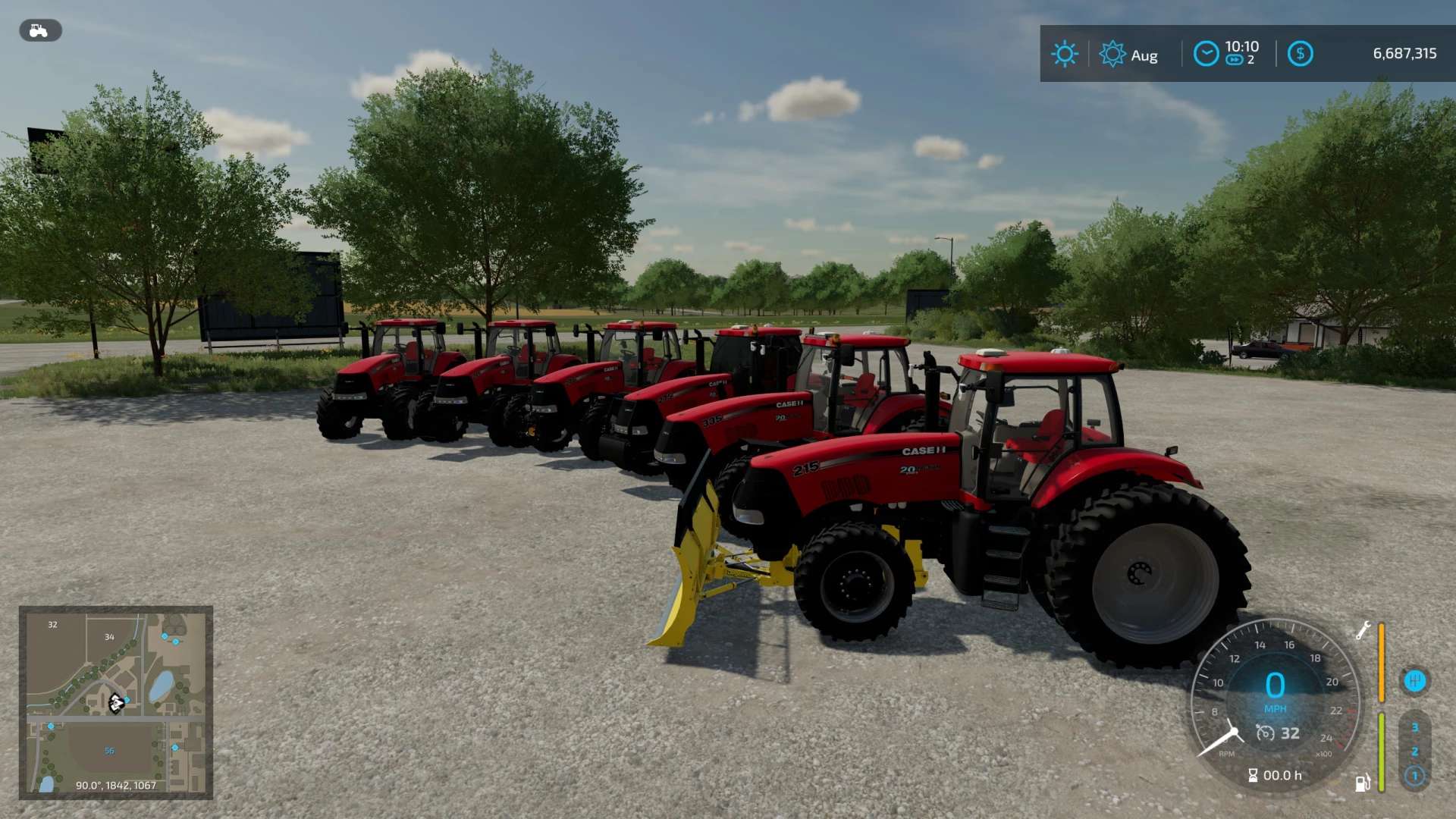The image size is (1456, 819).
Task: Open the minimap
Action: tap(116, 702)
